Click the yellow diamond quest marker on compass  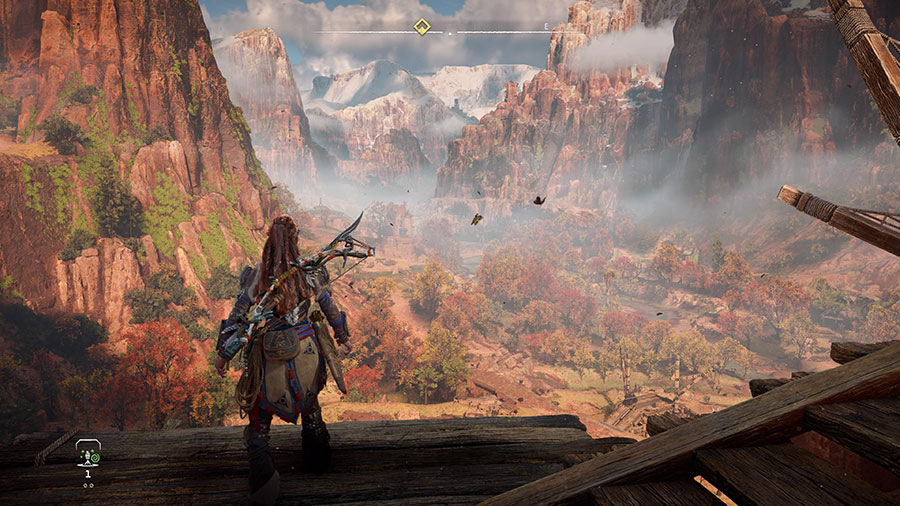coord(422,27)
